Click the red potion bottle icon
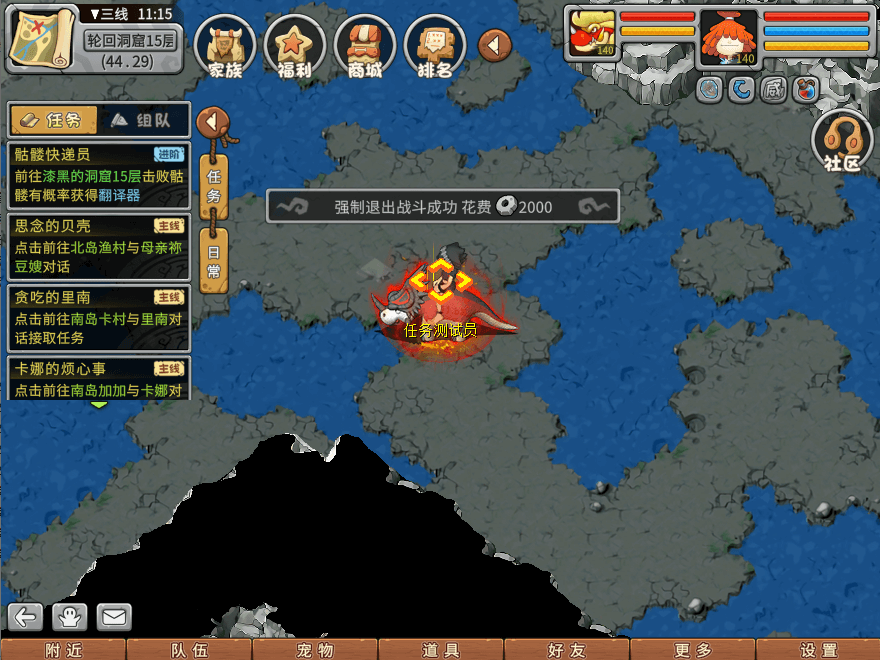880x660 pixels. (805, 90)
